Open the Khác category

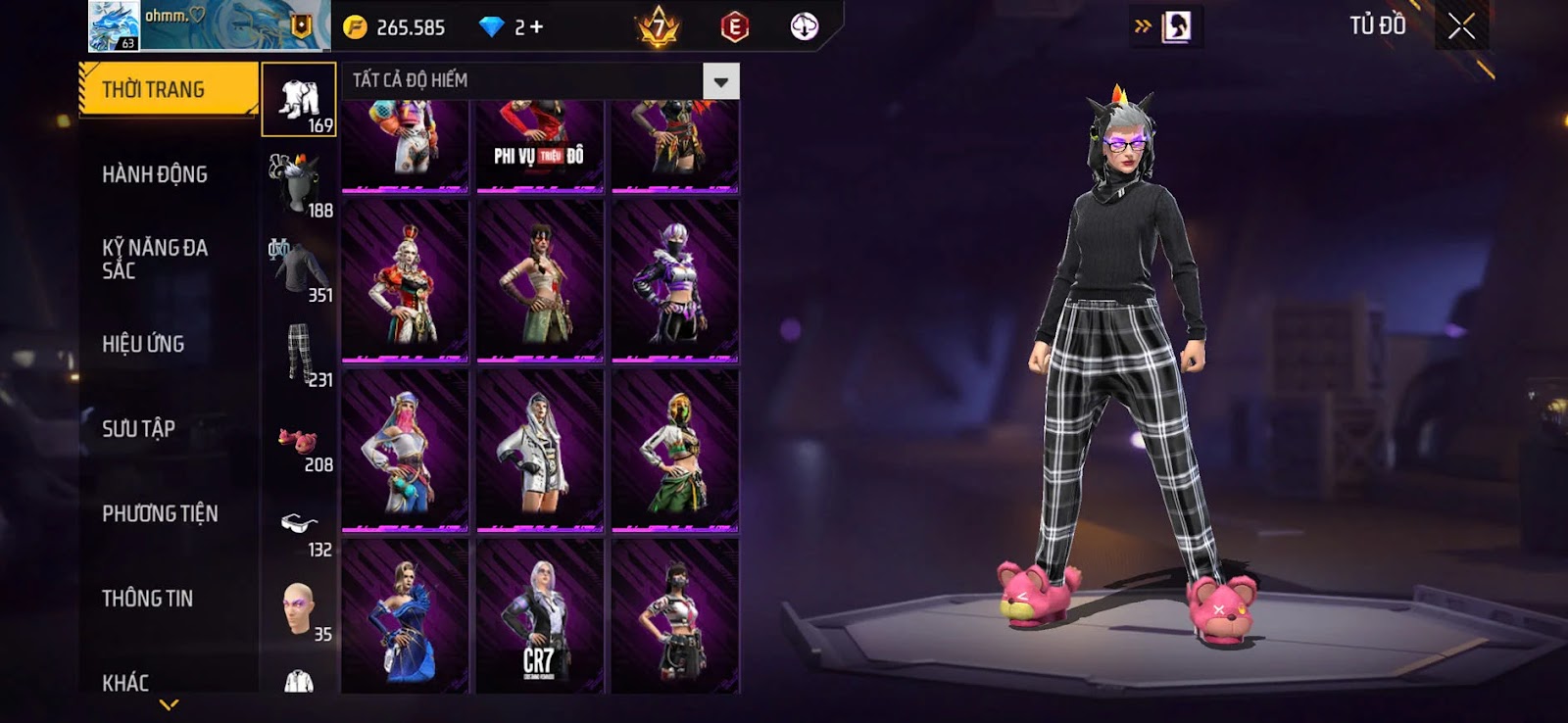125,682
